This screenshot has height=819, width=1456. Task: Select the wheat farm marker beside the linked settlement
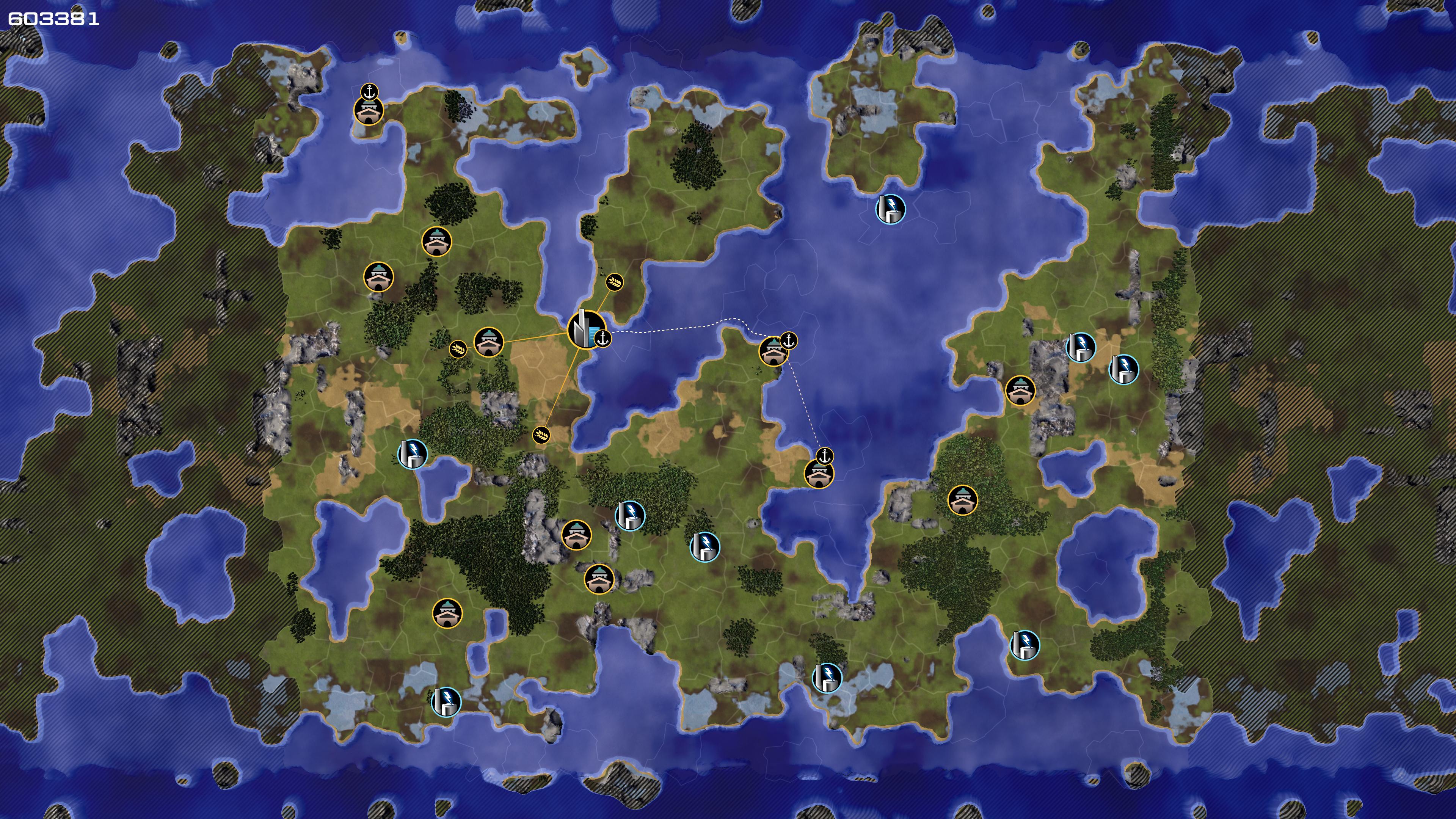coord(458,349)
